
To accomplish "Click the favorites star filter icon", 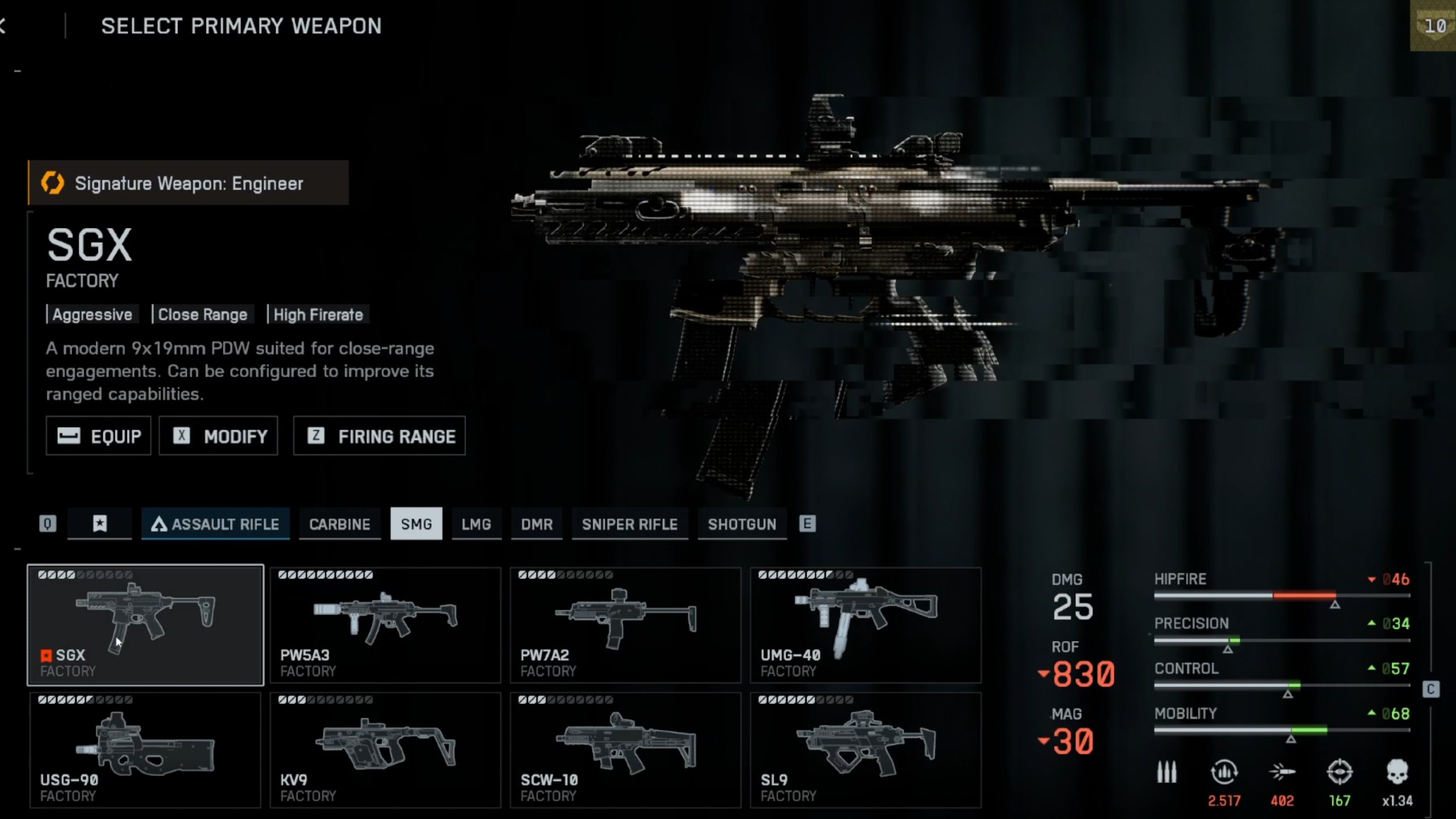I will click(x=100, y=524).
